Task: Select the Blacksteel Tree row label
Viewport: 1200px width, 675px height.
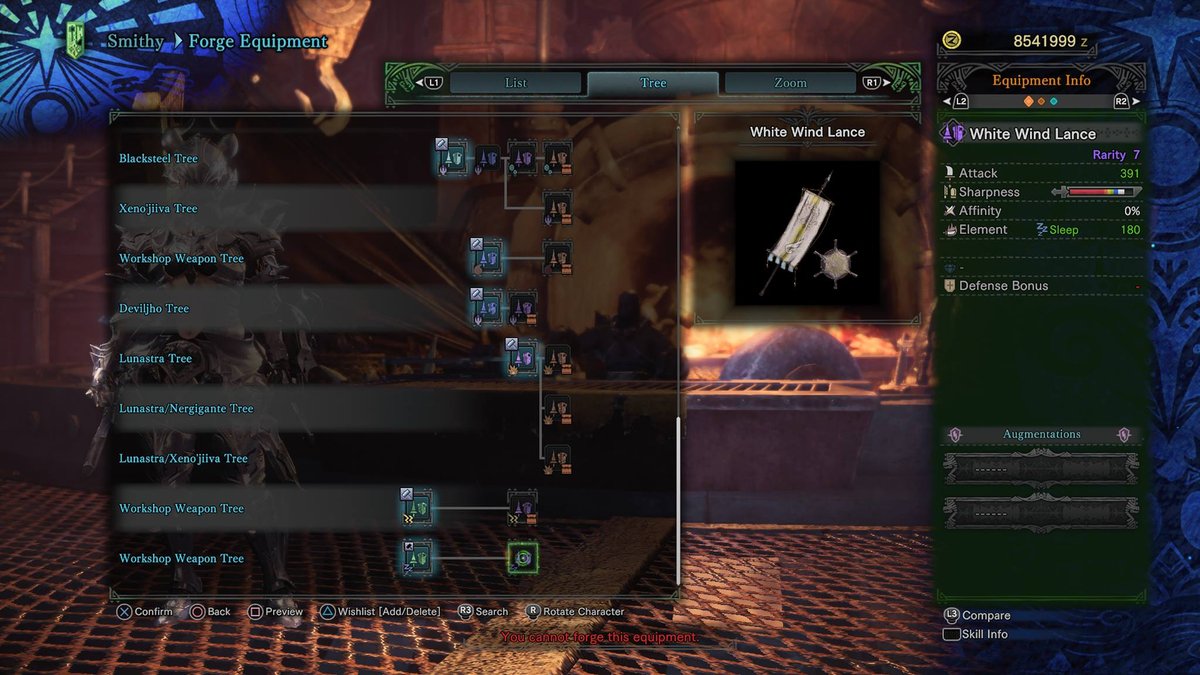Action: click(x=158, y=159)
